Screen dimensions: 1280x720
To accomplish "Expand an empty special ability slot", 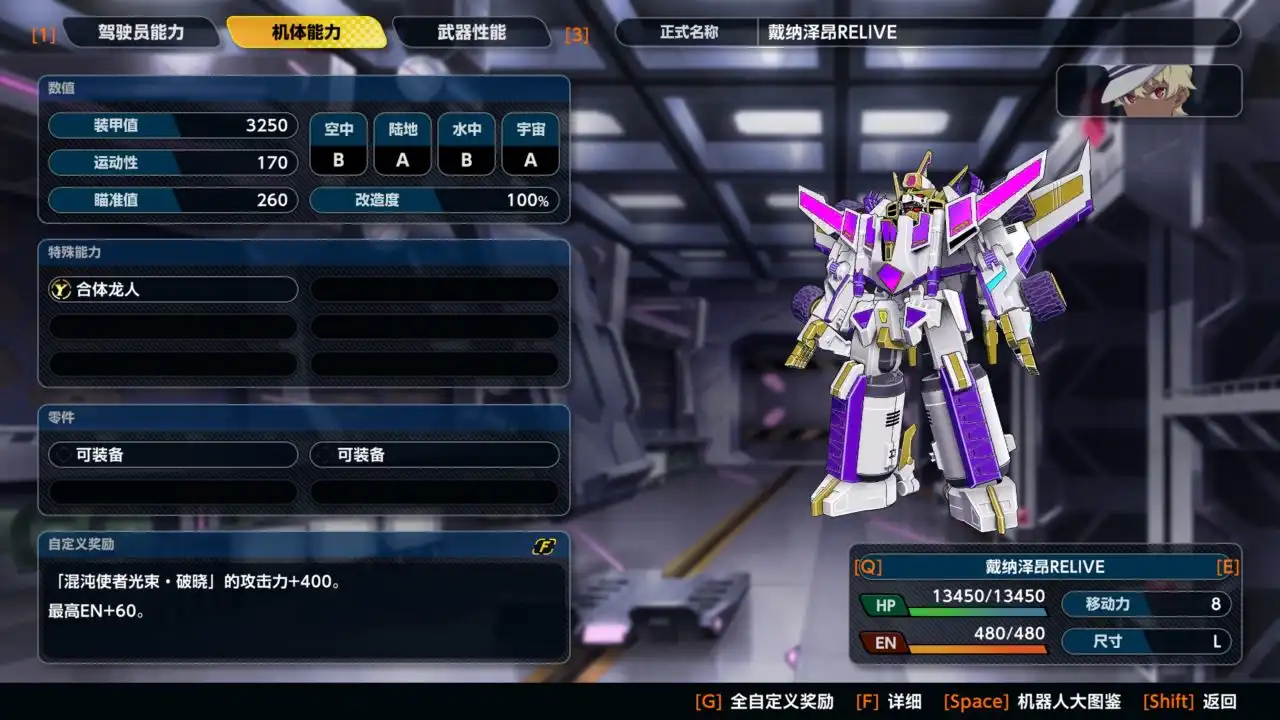I will click(x=435, y=289).
